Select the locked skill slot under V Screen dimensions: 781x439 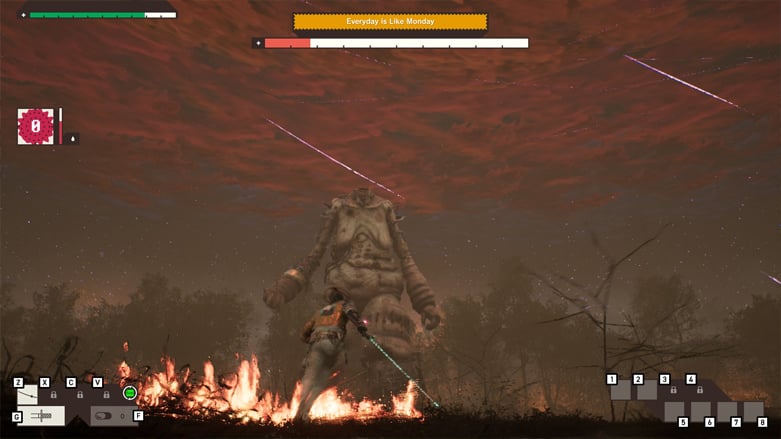click(x=107, y=394)
